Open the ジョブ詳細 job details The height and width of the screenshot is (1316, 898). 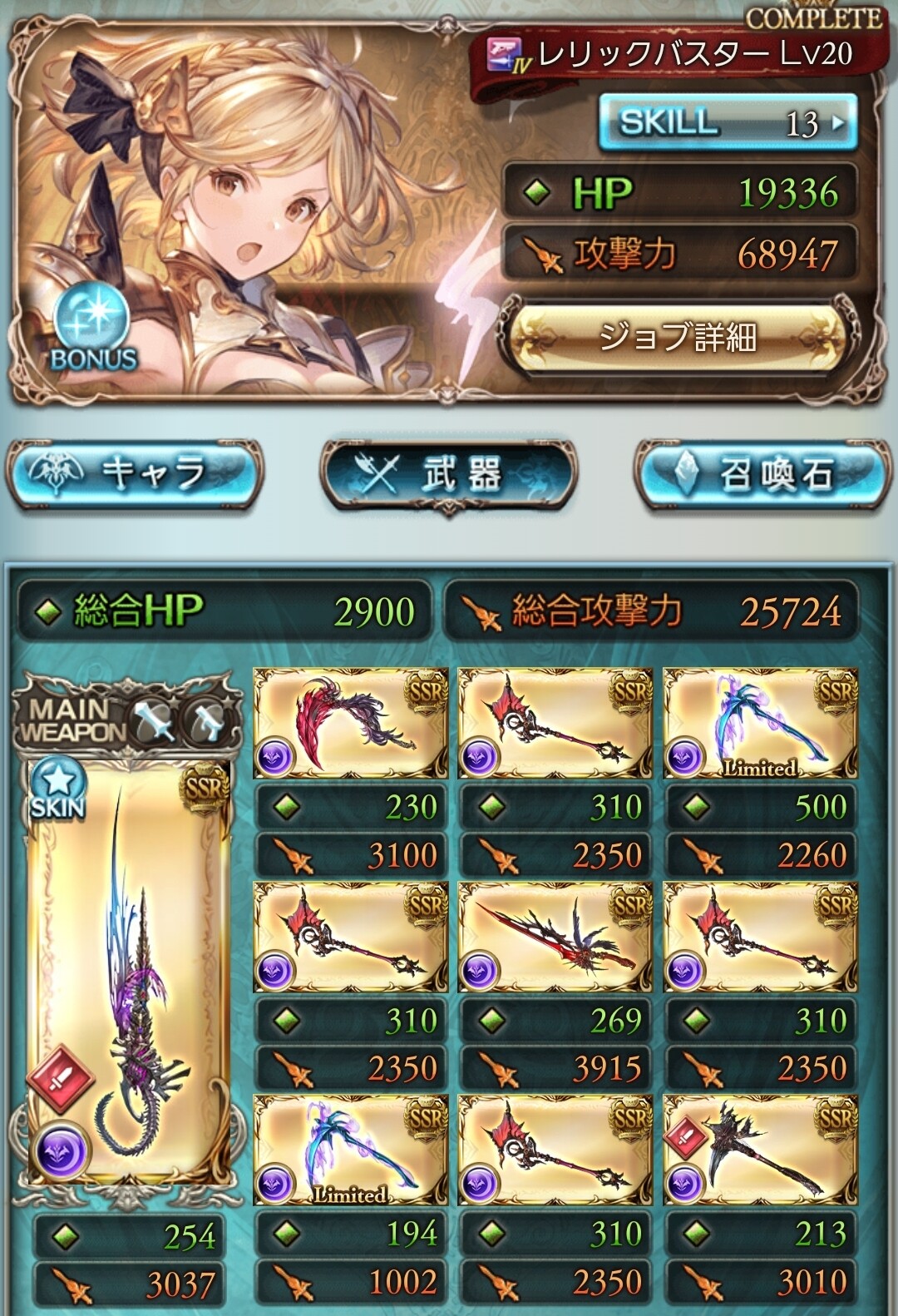pos(678,337)
